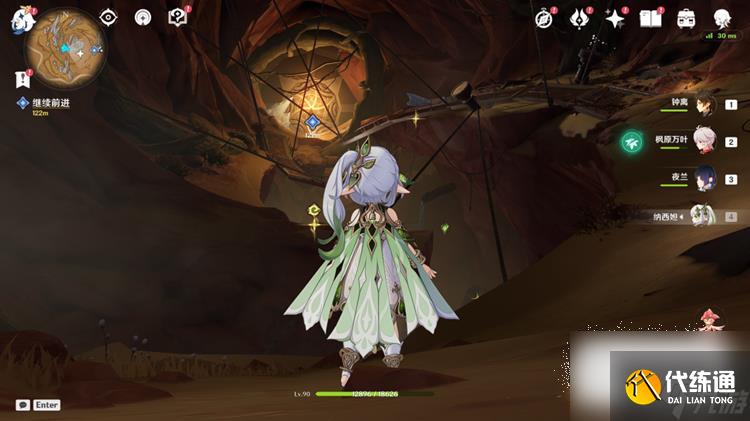This screenshot has width=750, height=421.
Task: Open the quest log icon
Action: click(22, 79)
